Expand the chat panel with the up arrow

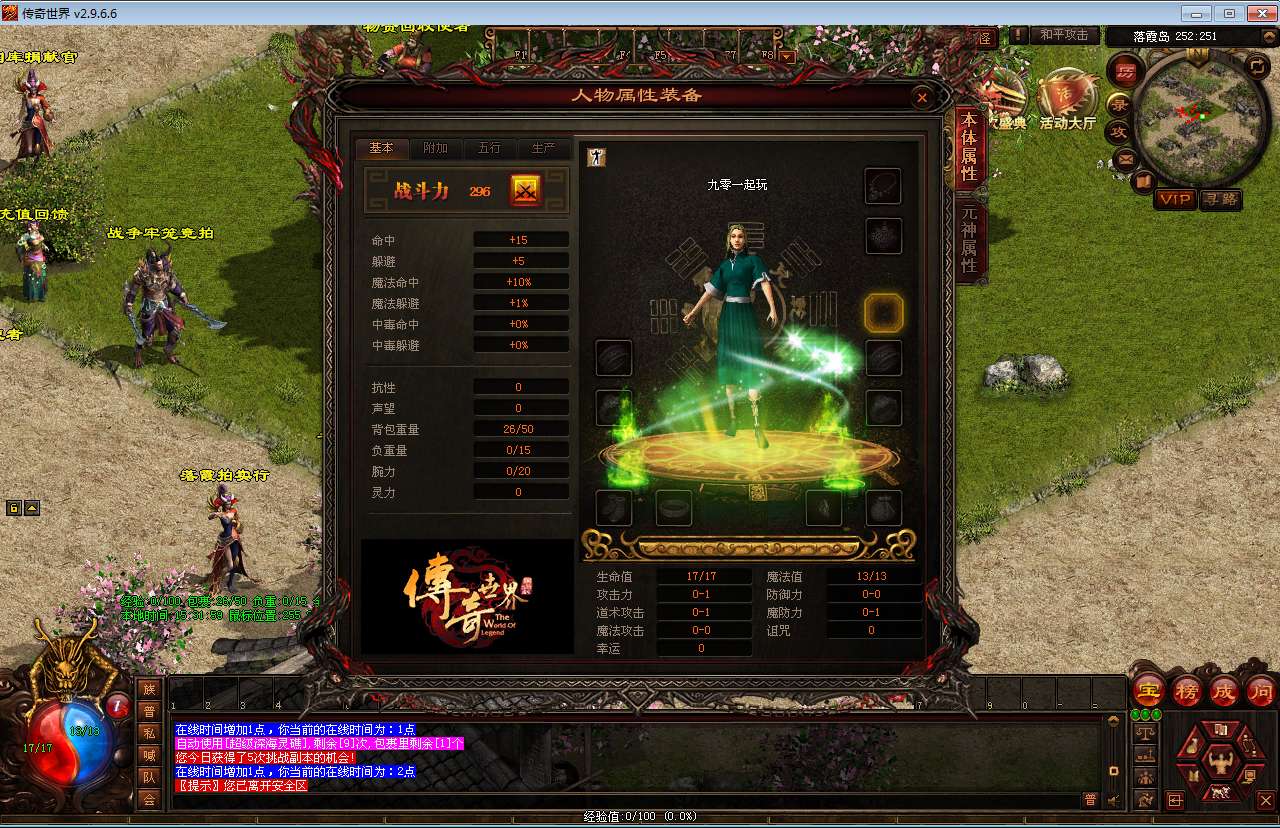pyautogui.click(x=1113, y=719)
